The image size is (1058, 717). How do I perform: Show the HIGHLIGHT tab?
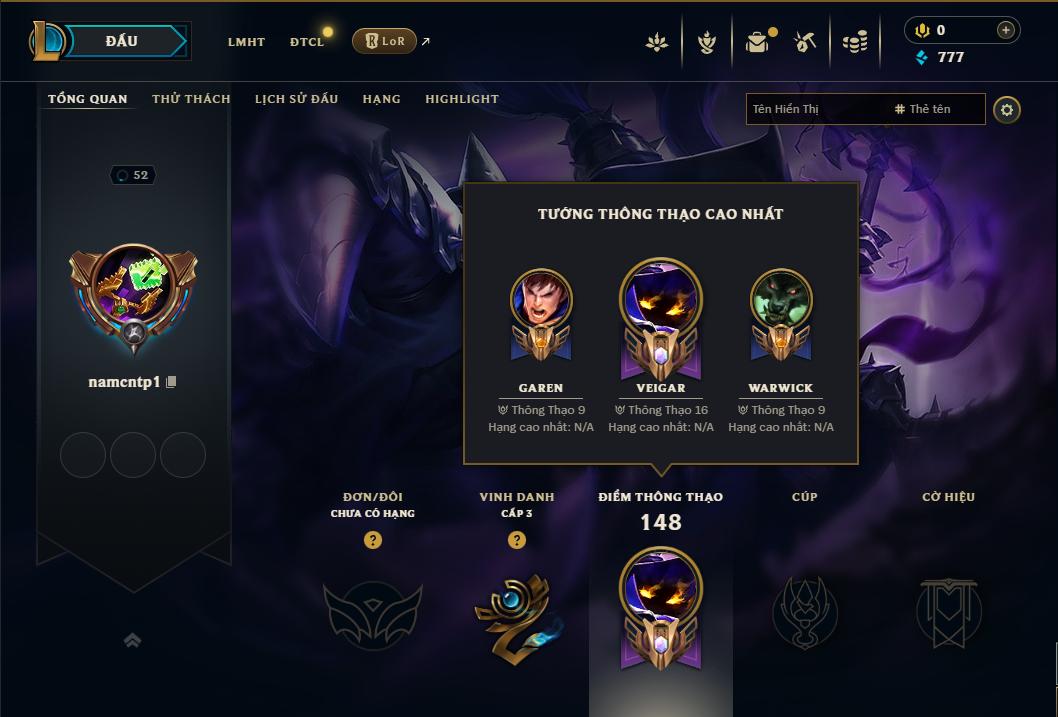click(462, 99)
